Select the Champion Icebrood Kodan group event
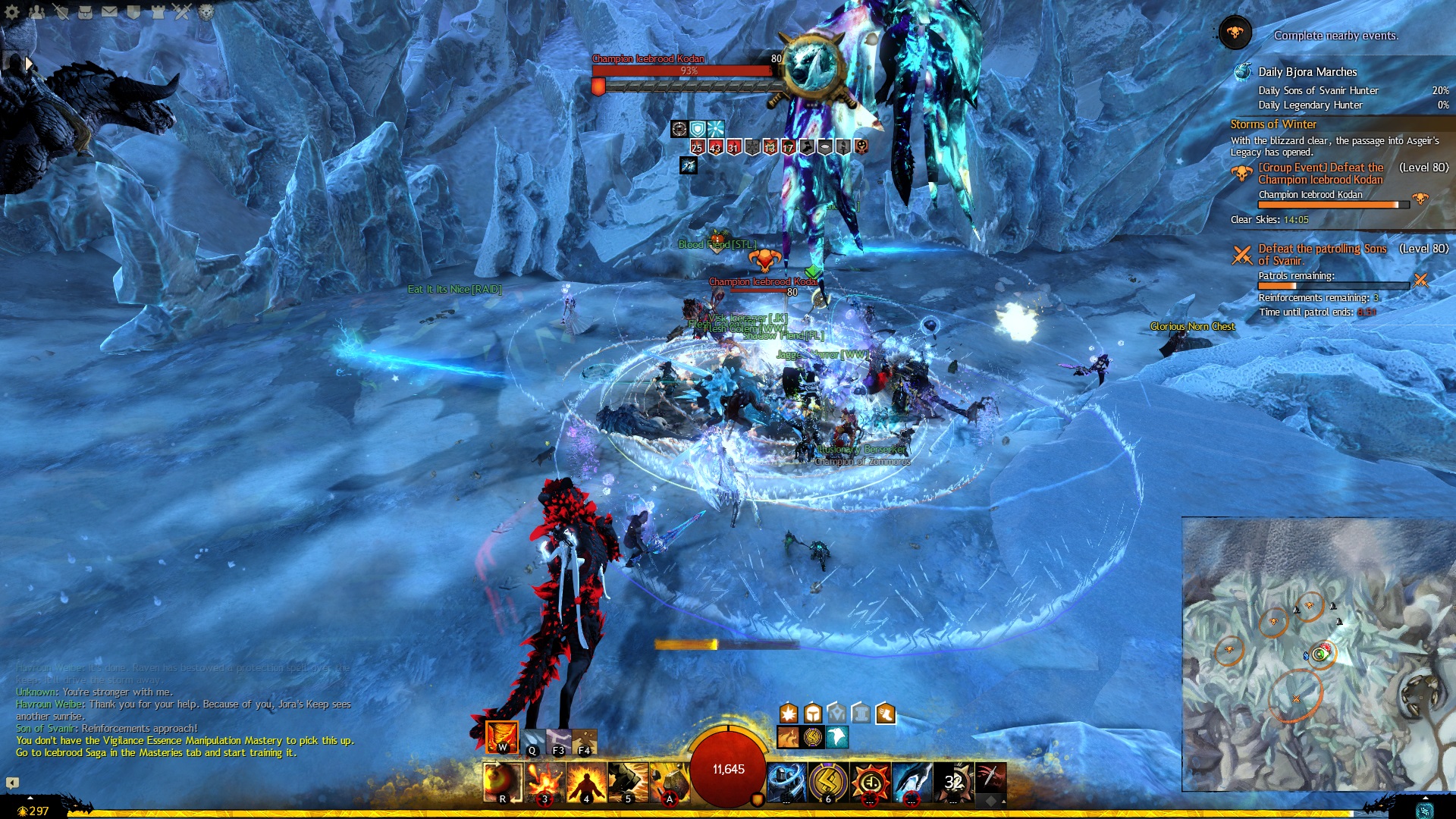 click(1320, 174)
